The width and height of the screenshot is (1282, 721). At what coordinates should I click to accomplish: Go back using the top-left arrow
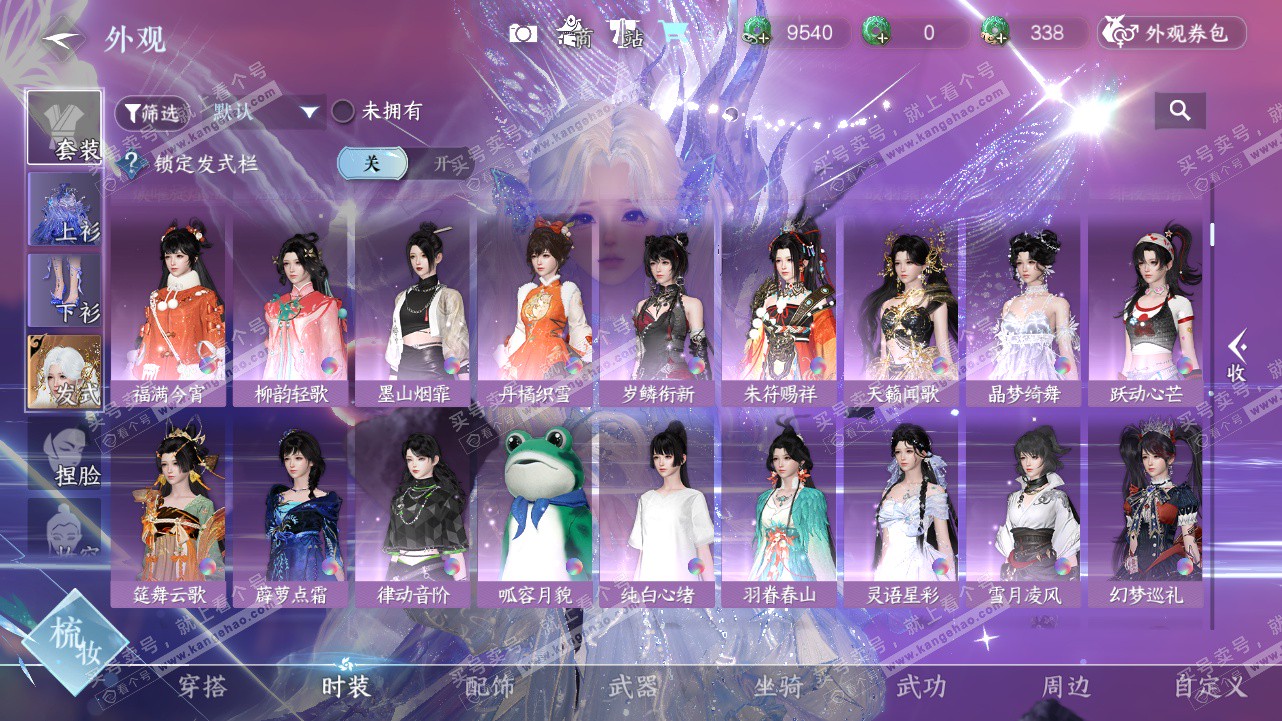point(62,40)
